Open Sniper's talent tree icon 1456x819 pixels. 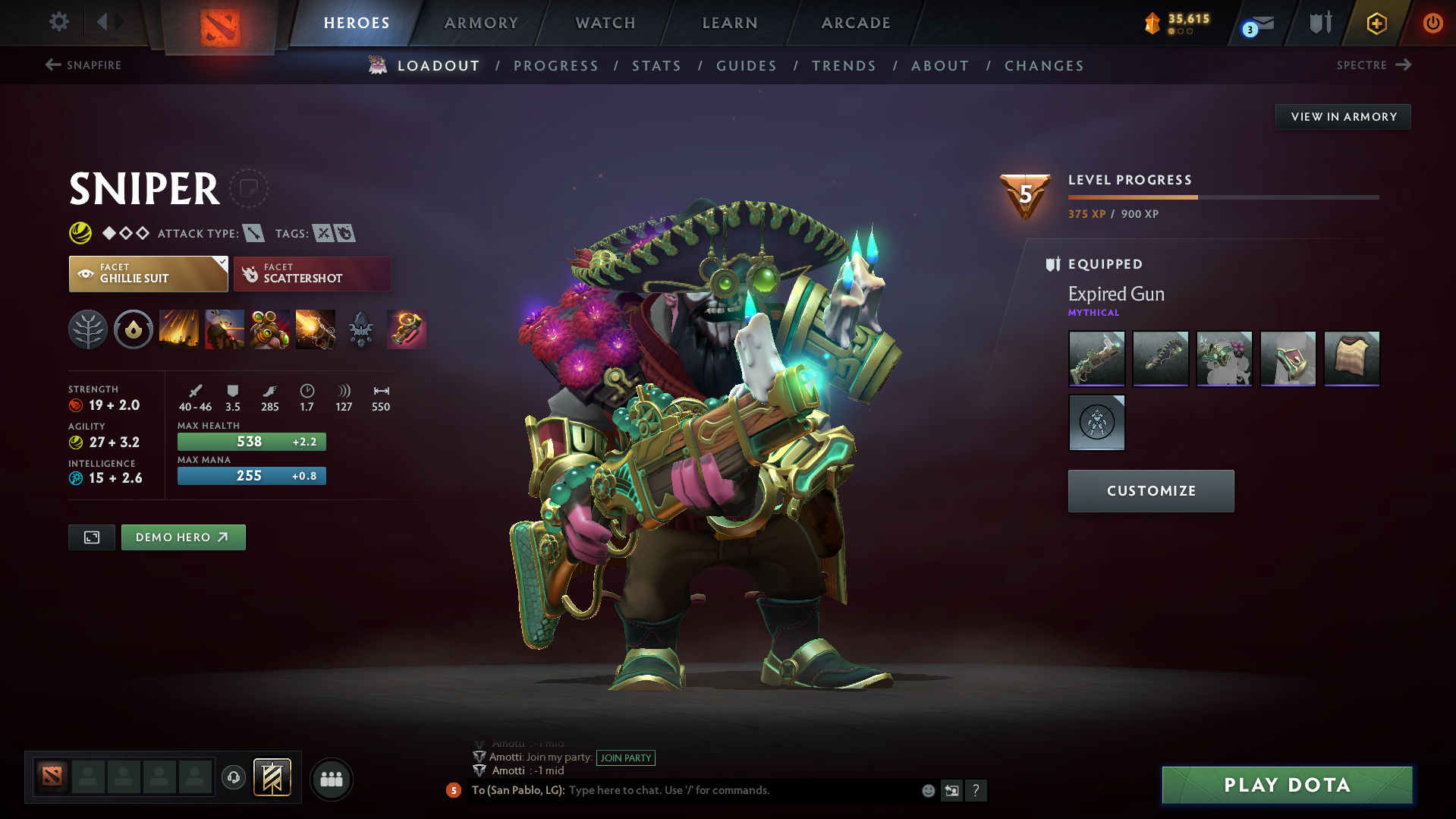(88, 329)
